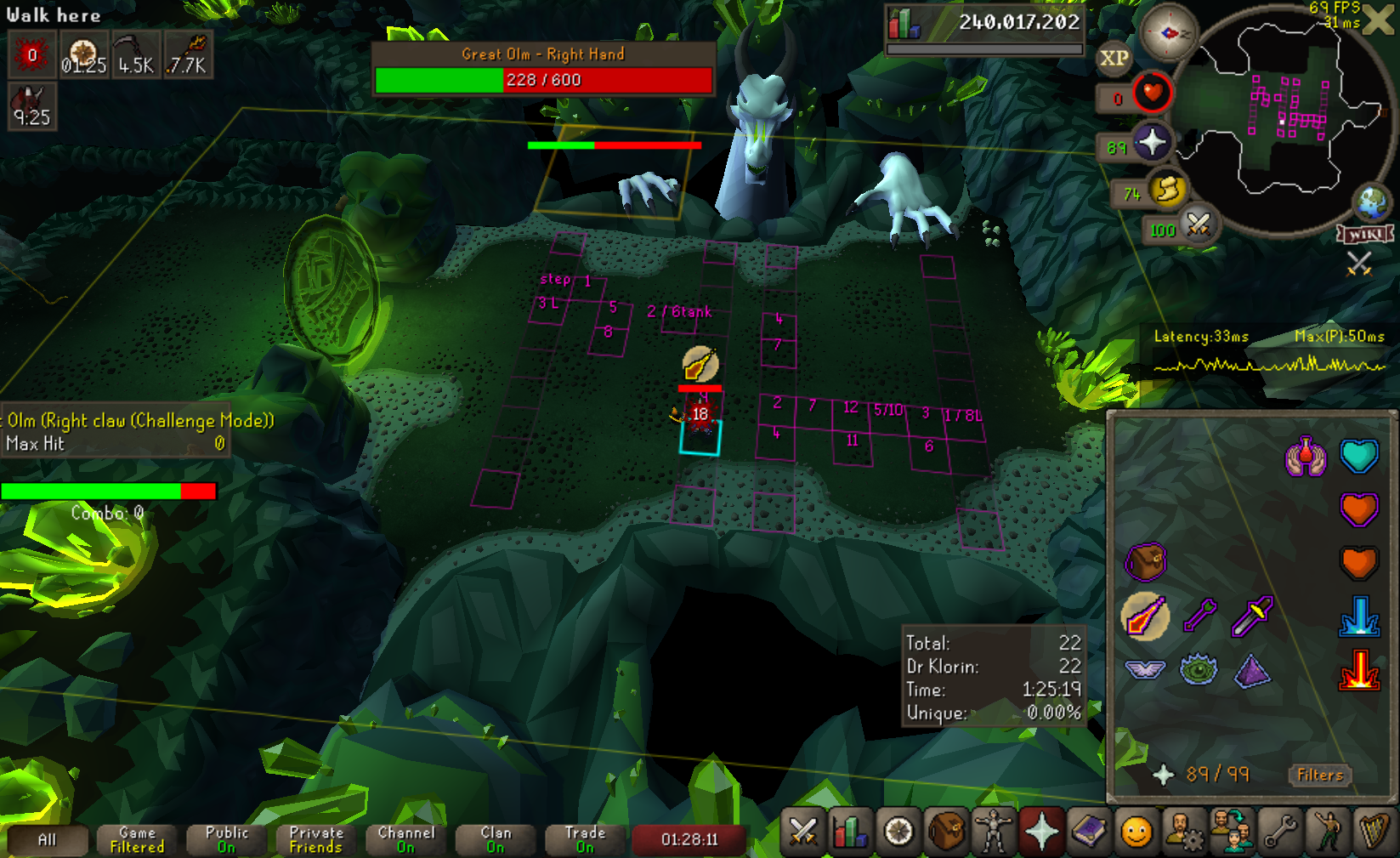
Task: Open the Skills tab with bar chart
Action: [x=850, y=832]
